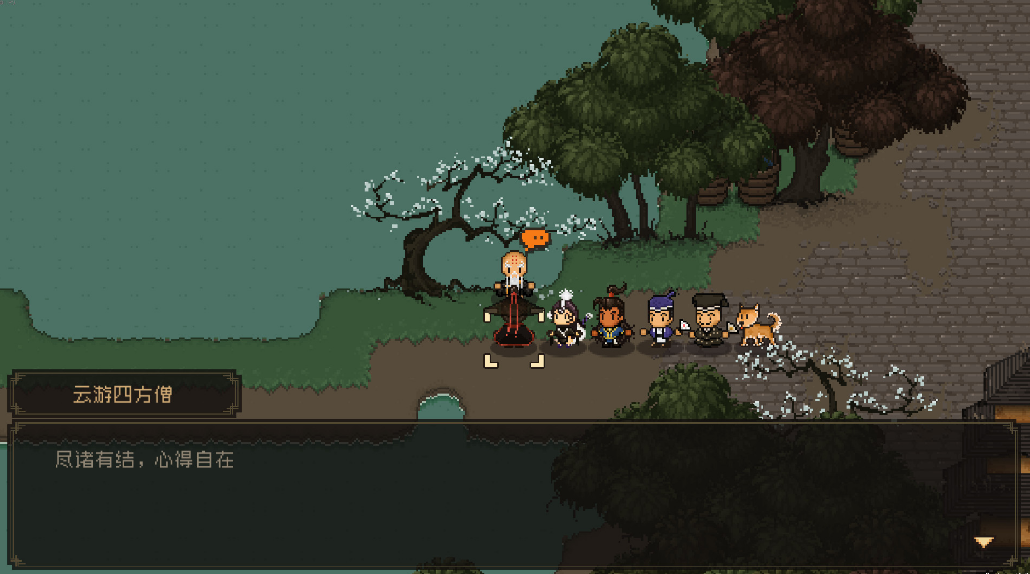Advance dialogue with the down arrow indicator
This screenshot has width=1030, height=574.
[984, 542]
